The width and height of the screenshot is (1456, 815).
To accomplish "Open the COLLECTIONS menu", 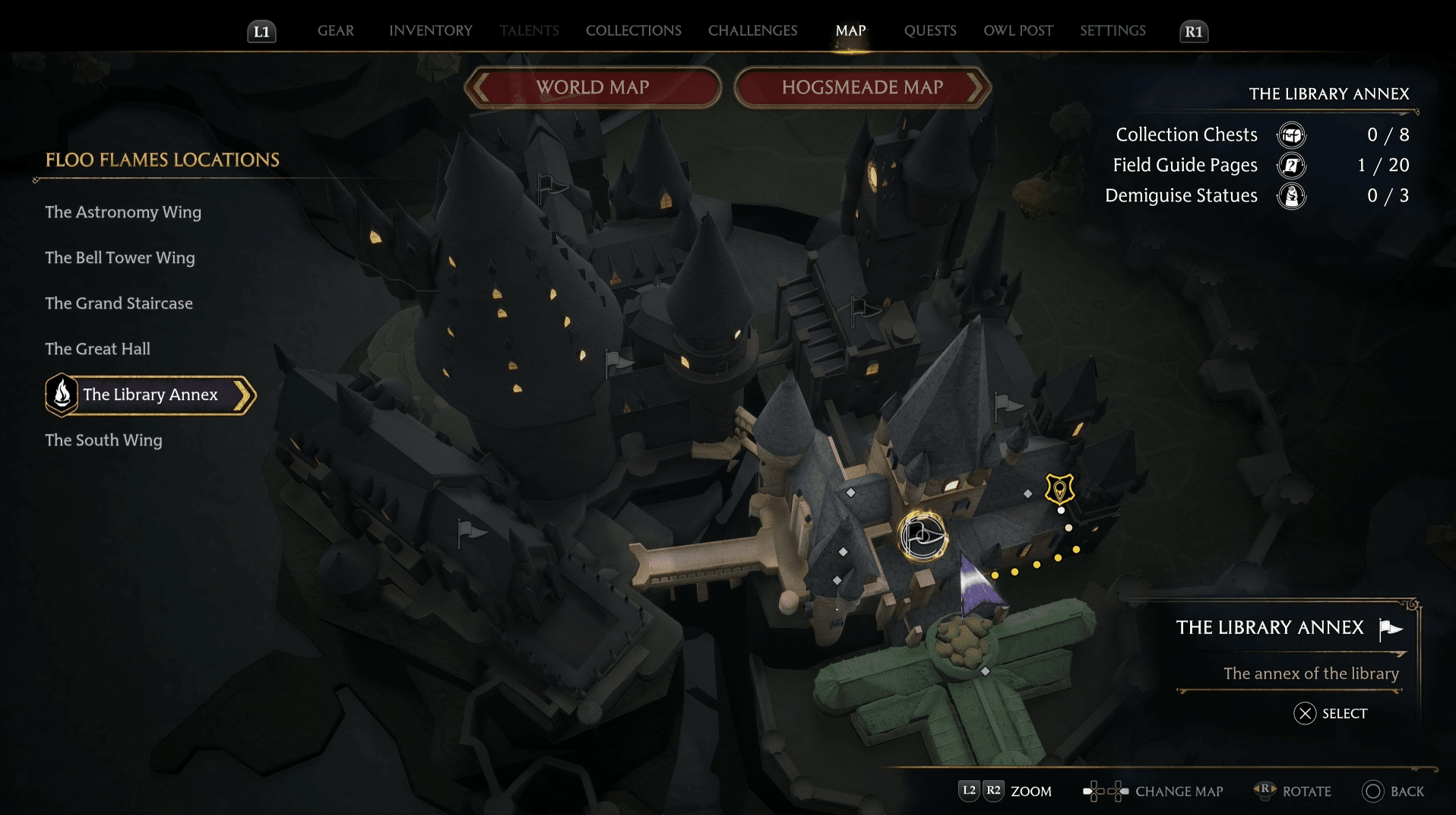I will click(632, 31).
